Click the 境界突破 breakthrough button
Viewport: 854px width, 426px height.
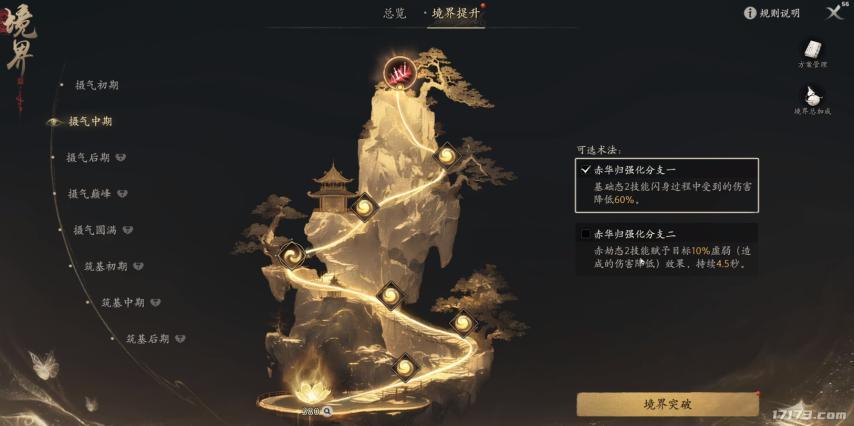pos(667,404)
